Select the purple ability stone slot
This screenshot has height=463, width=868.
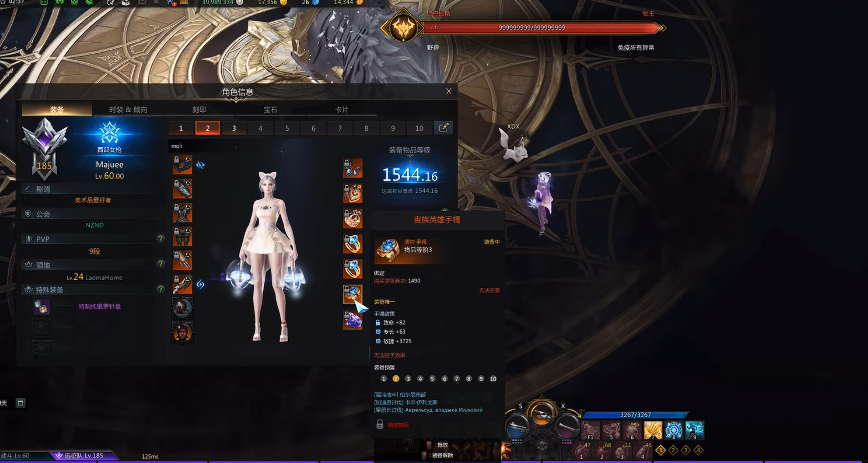click(x=353, y=320)
